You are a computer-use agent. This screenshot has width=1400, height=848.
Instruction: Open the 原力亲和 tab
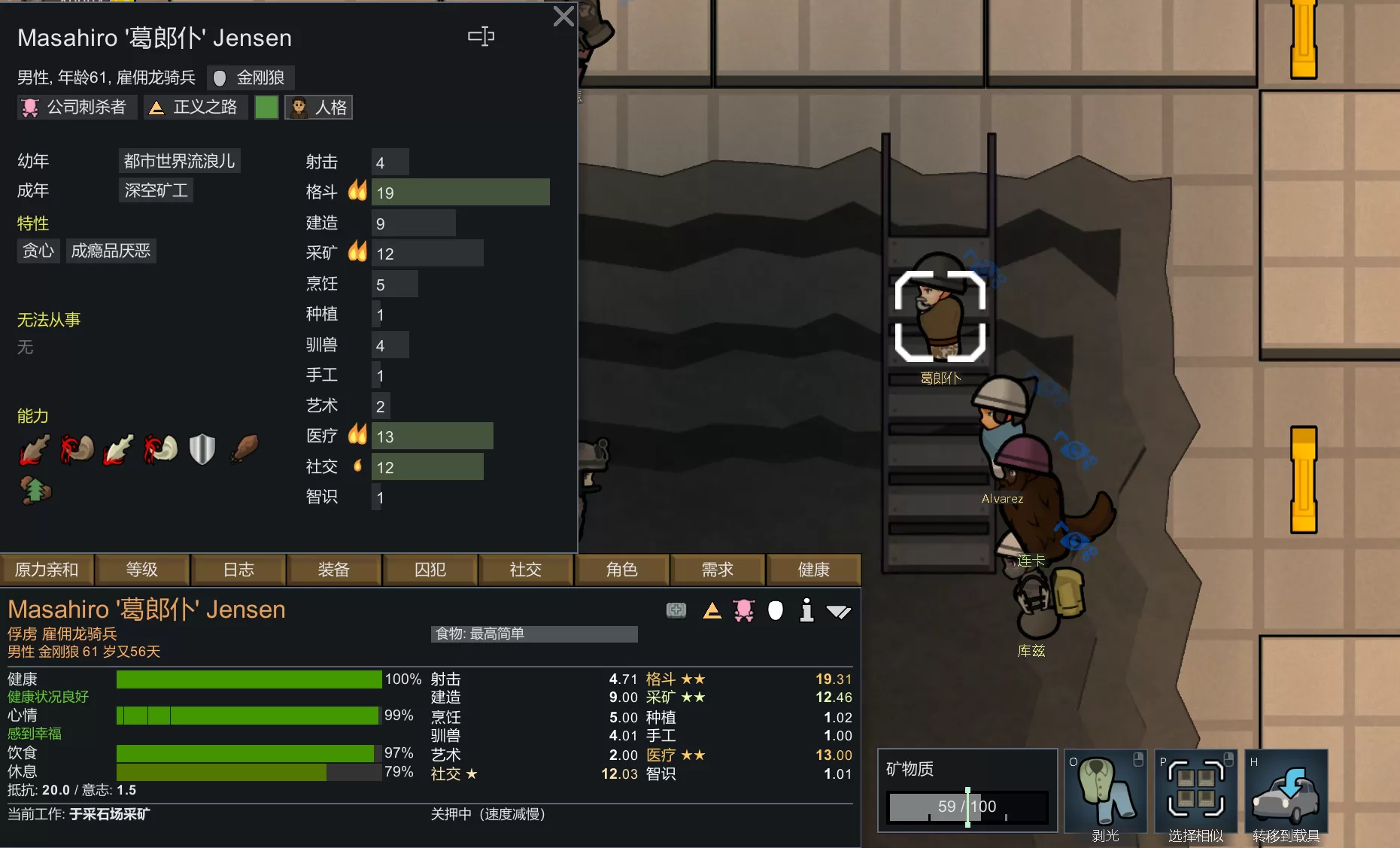point(47,570)
